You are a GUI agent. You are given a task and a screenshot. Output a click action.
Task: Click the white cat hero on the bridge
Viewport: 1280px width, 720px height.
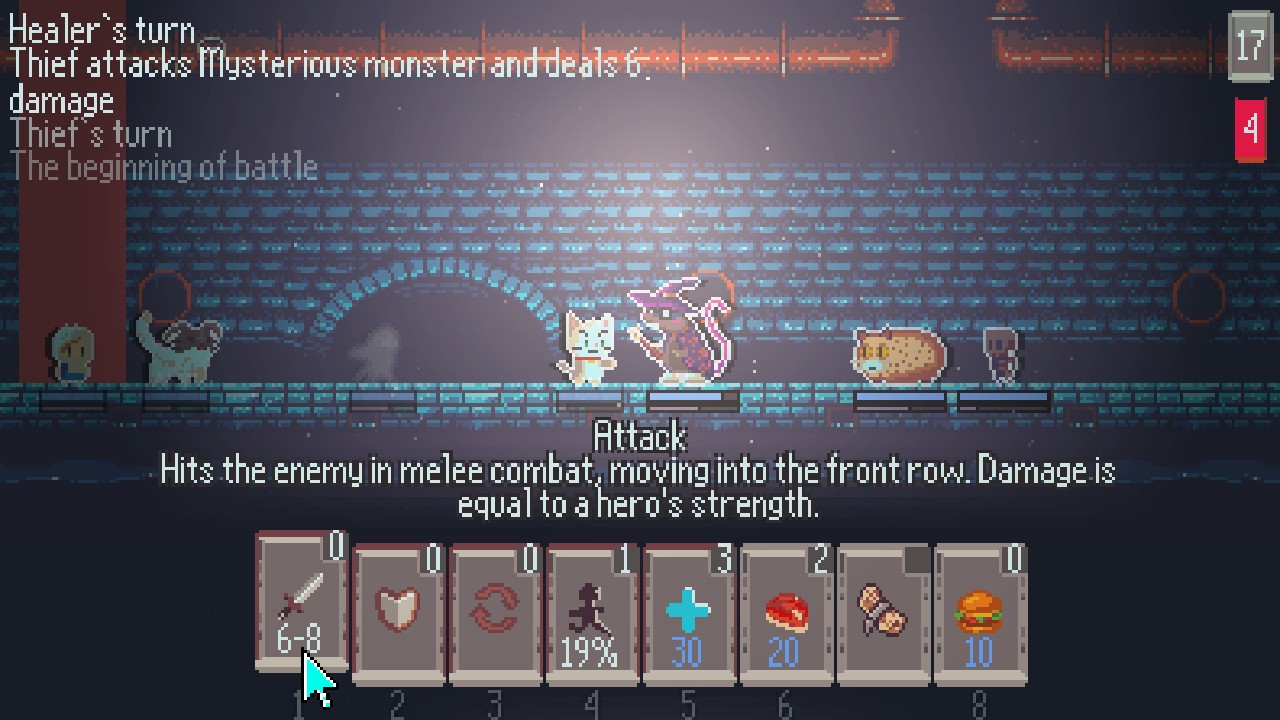pos(587,345)
